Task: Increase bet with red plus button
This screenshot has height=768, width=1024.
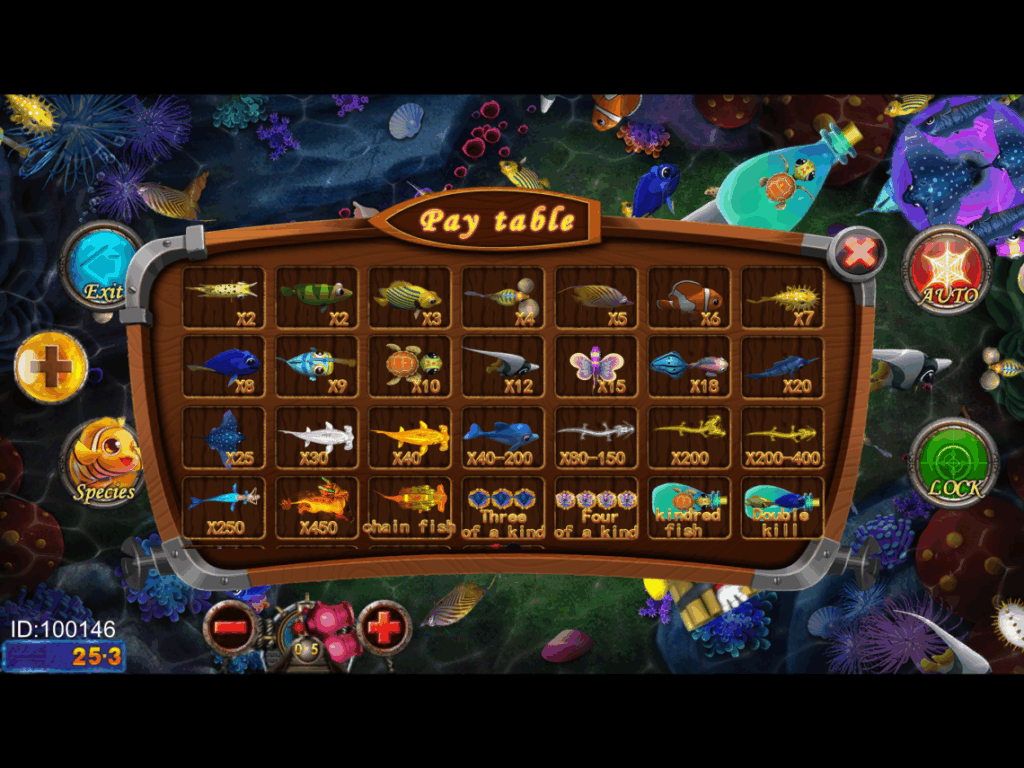Action: coord(385,627)
